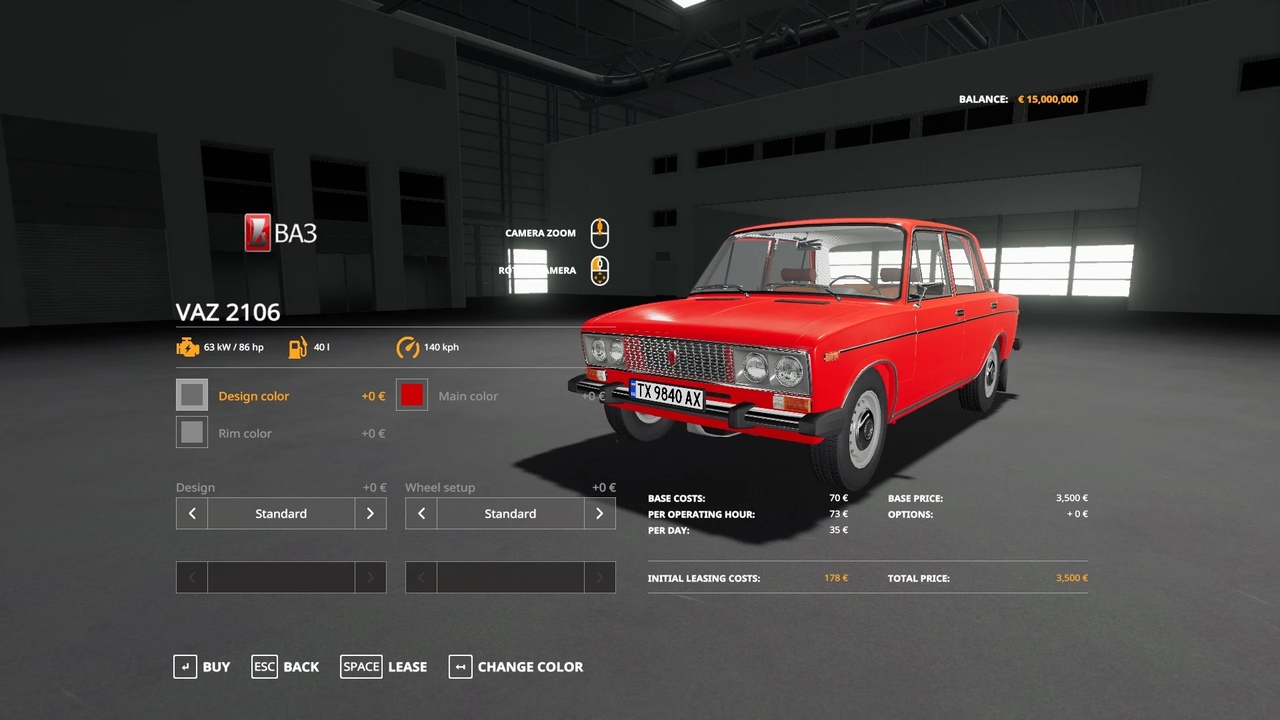Screen dimensions: 1280x720
Task: Buy the VAZ 2106
Action: coord(202,667)
